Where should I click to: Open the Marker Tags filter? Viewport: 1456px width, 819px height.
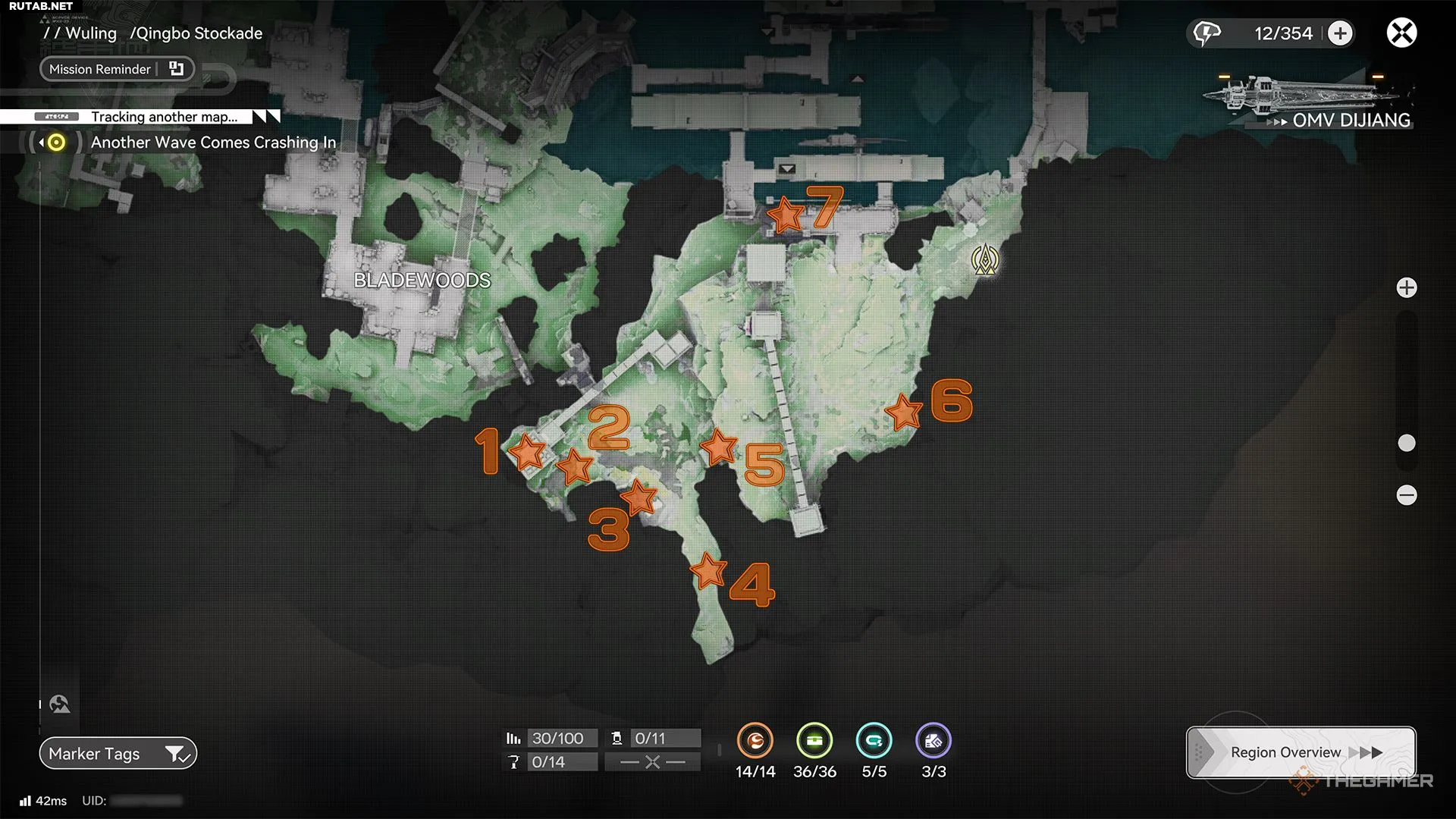point(118,754)
